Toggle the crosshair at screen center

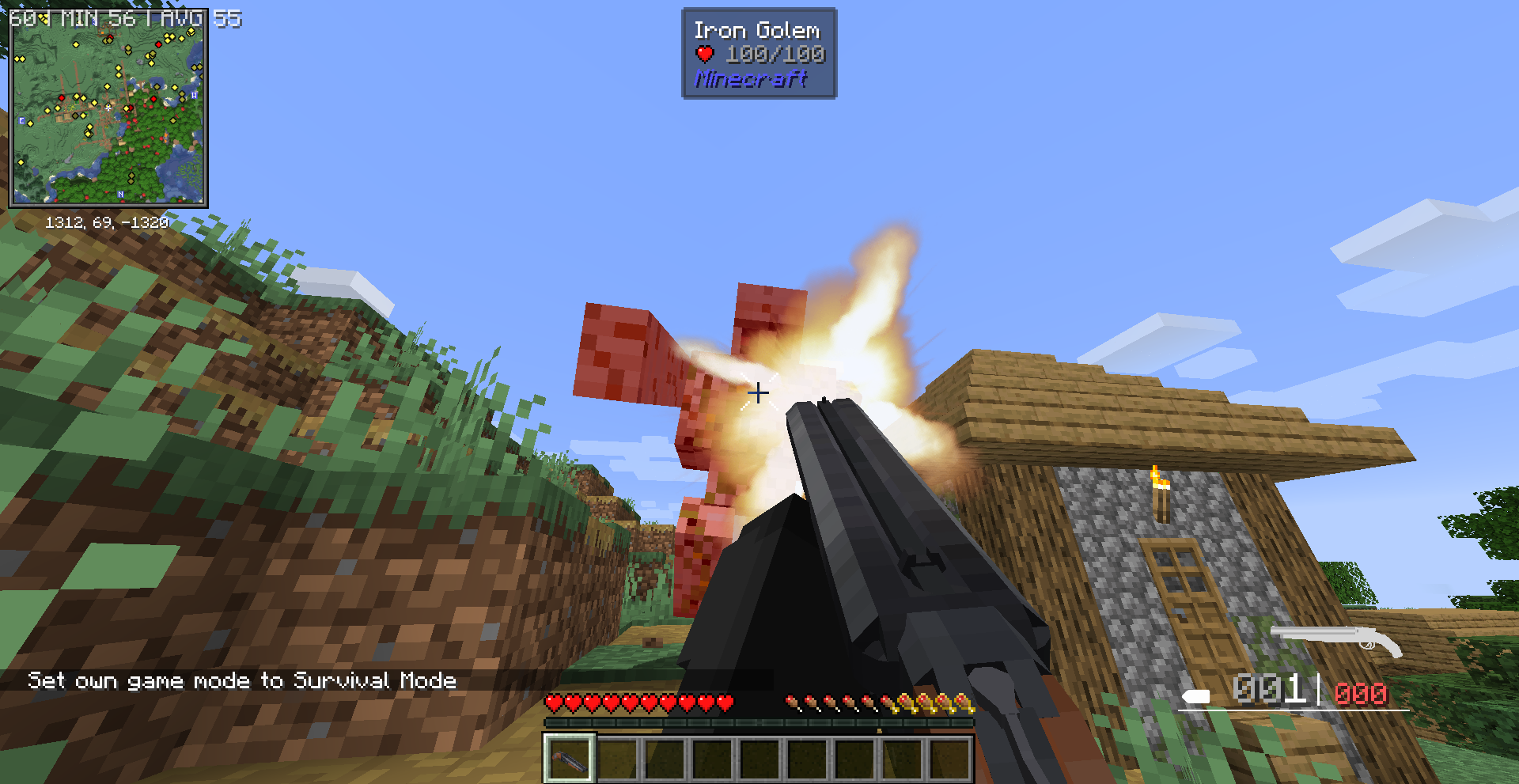pos(759,392)
